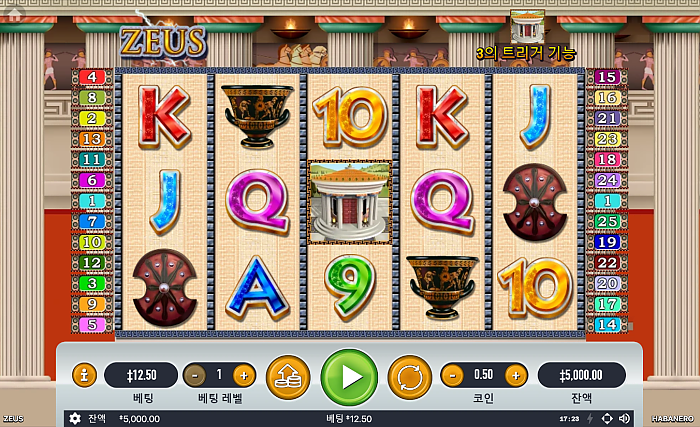Toggle fullscreen with the crosshair icon
Screen dimensions: 700x427
pos(607,418)
